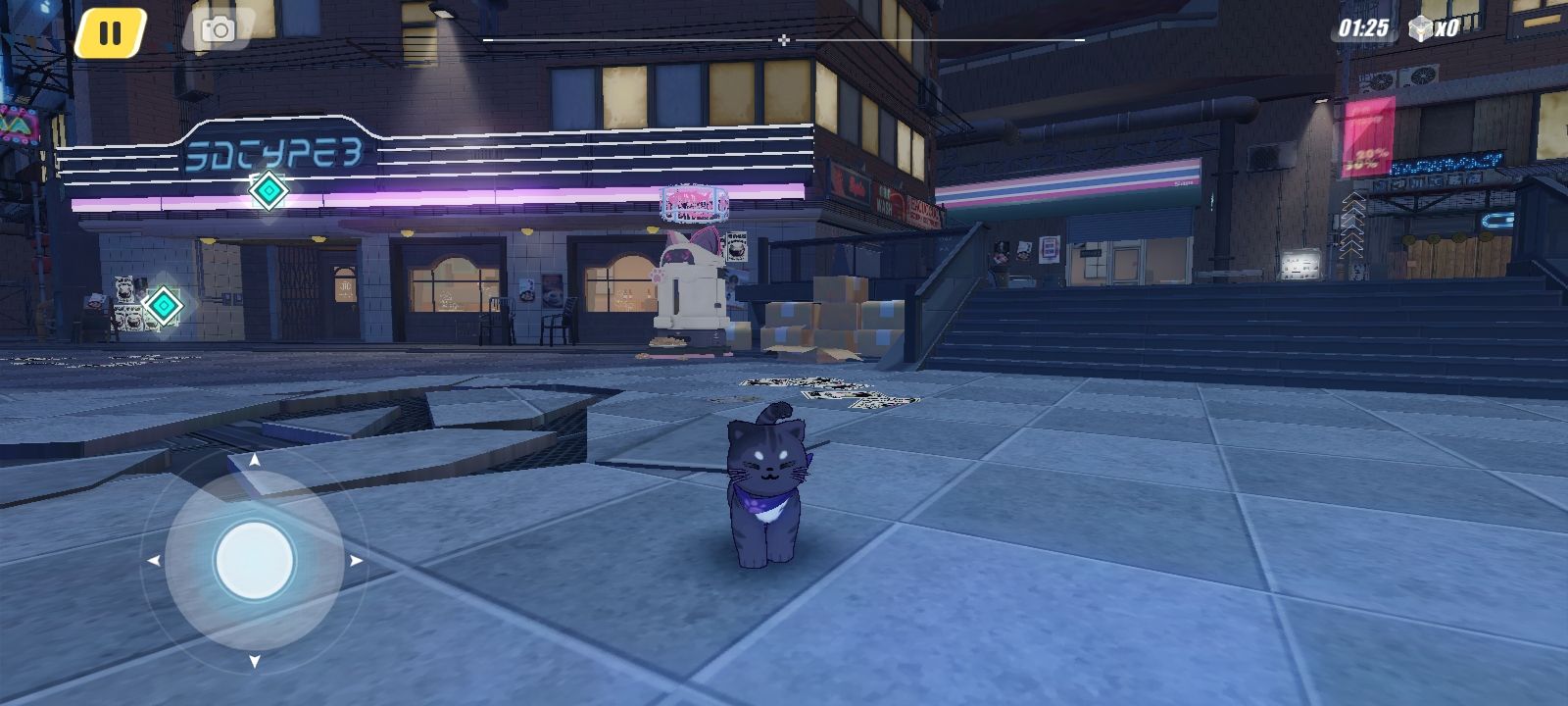Tap the cat-ear vending machine
Screen dimensions: 1568x706
(692, 284)
